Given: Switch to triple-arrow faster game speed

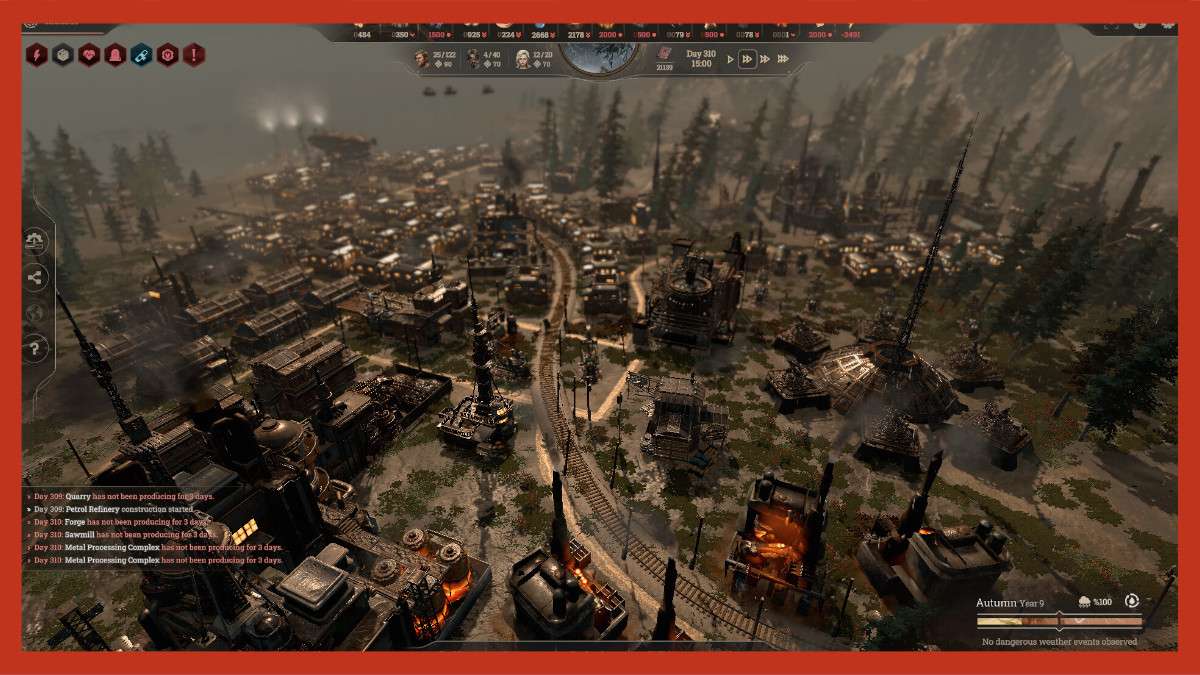Looking at the screenshot, I should [x=765, y=60].
